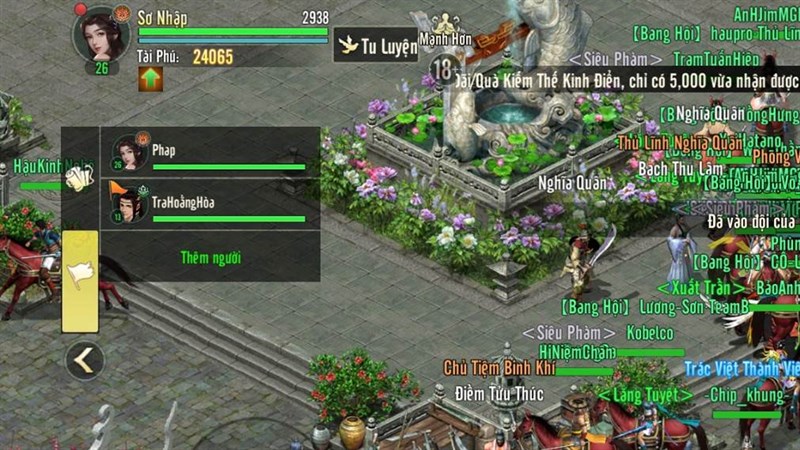Tap the green upgrade arrow icon
This screenshot has width=800, height=450.
[x=150, y=79]
